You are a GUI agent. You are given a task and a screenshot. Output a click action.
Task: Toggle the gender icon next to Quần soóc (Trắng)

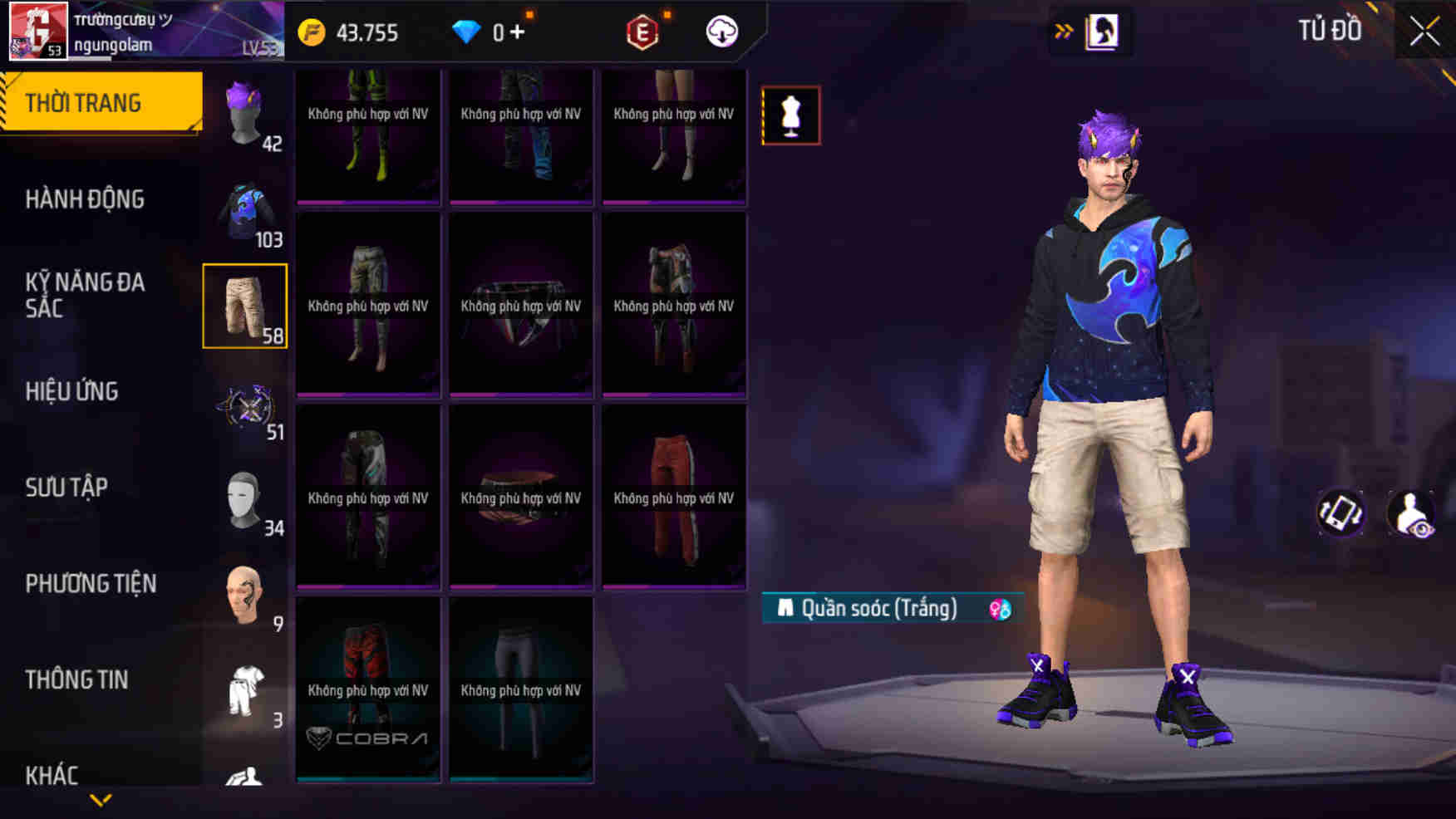pos(999,608)
